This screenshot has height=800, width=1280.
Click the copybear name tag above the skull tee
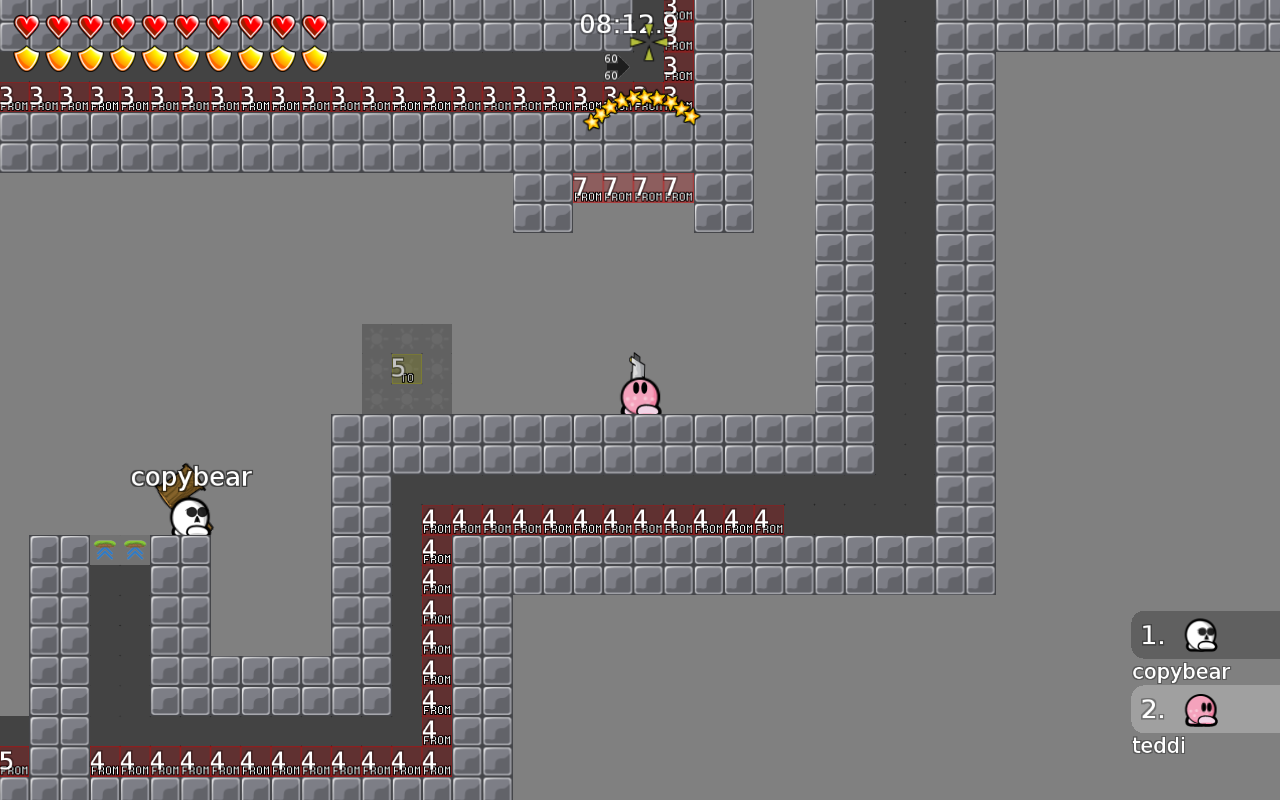[192, 477]
